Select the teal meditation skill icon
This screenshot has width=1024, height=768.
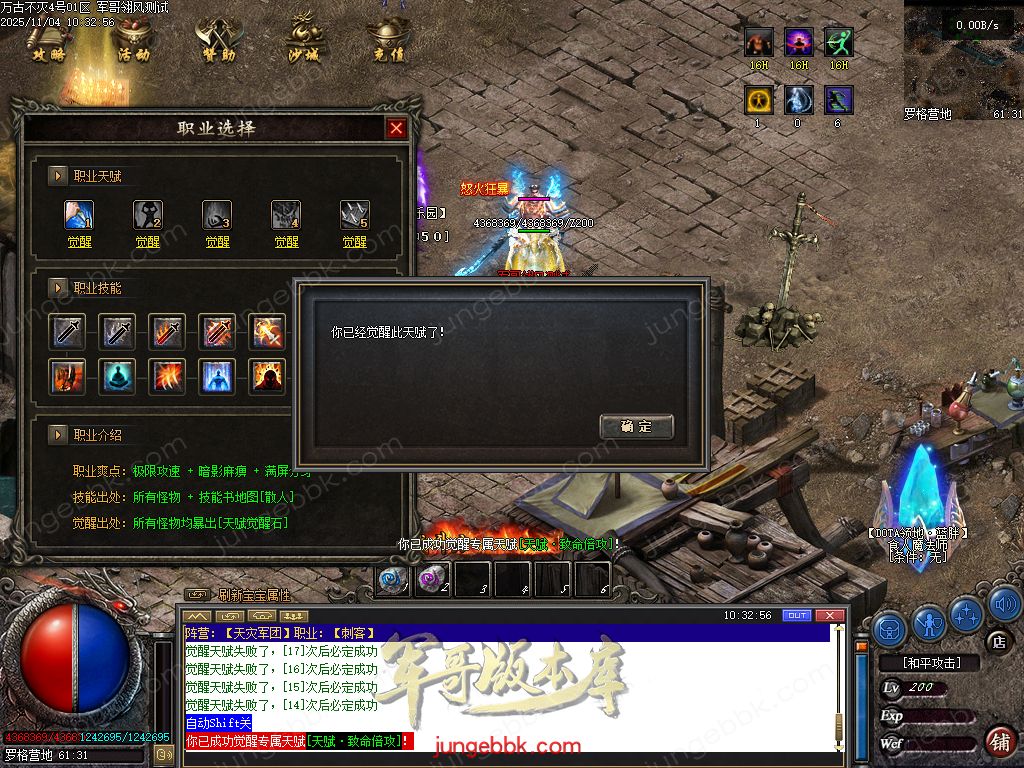[x=119, y=376]
